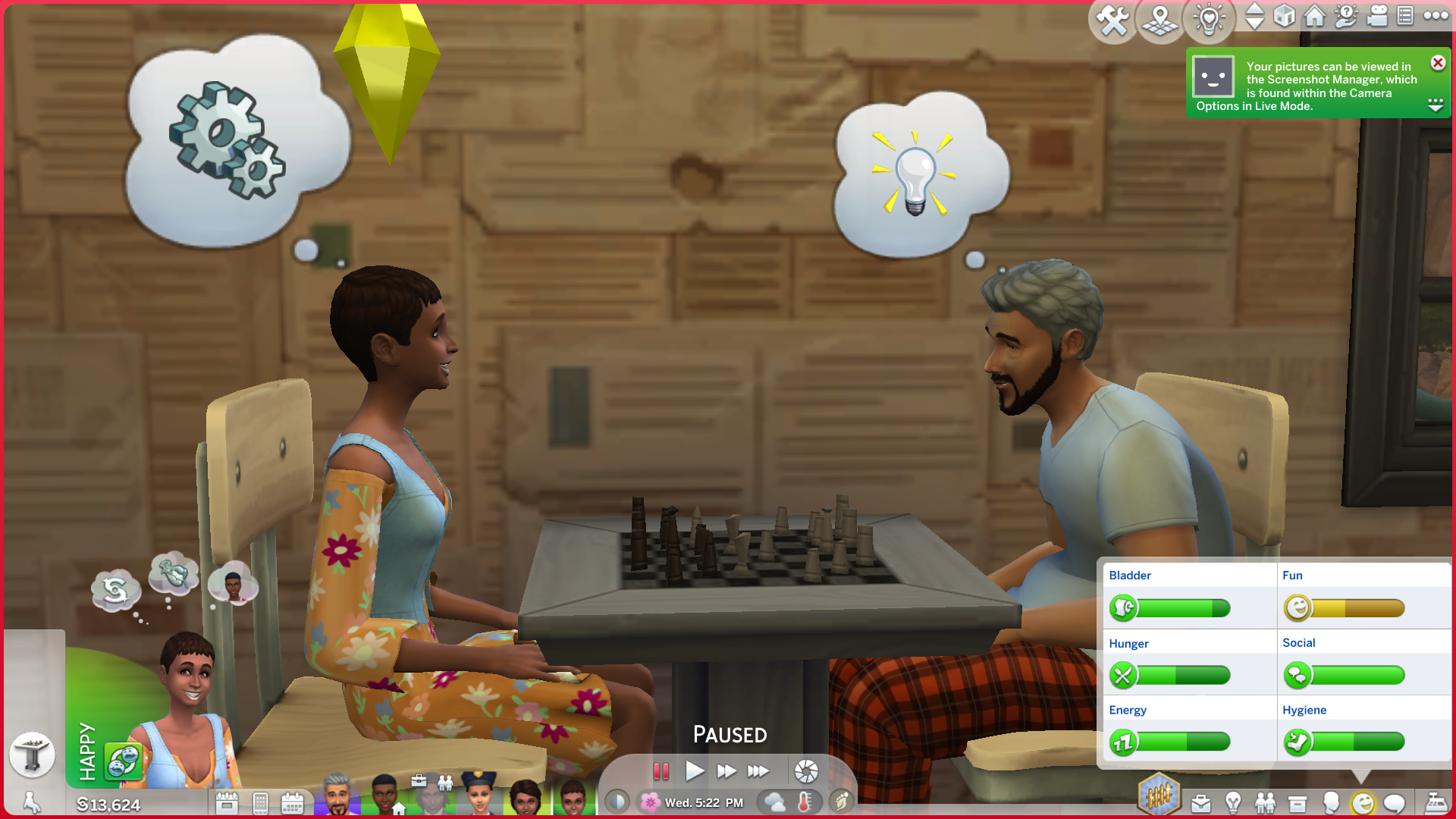The height and width of the screenshot is (819, 1456).
Task: Close the green screenshot notification
Action: click(1438, 63)
